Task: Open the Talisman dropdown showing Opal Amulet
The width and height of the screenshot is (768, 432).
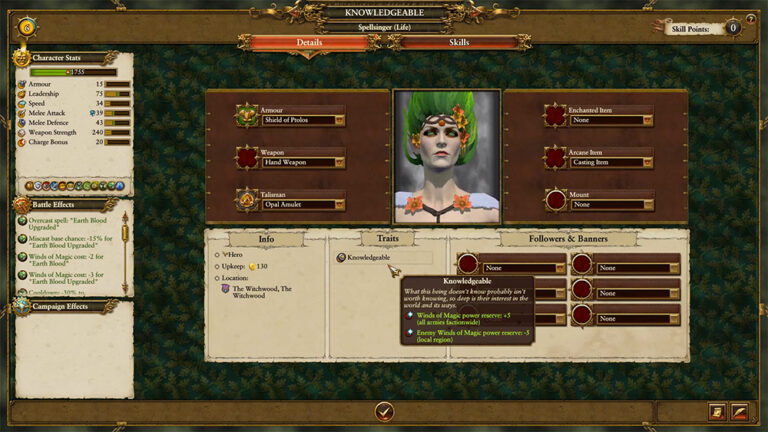Action: coord(304,204)
